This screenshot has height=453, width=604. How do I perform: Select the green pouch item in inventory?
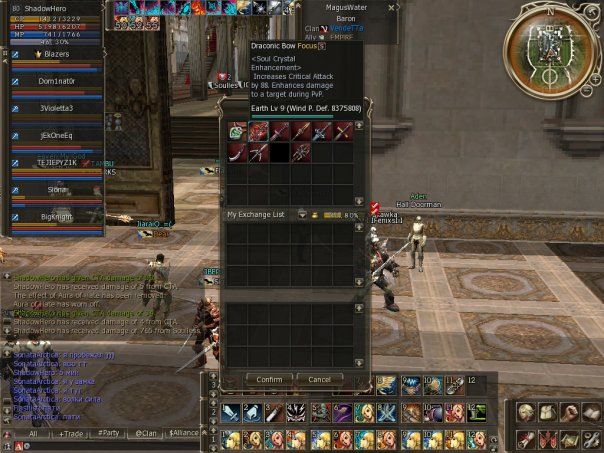click(236, 130)
